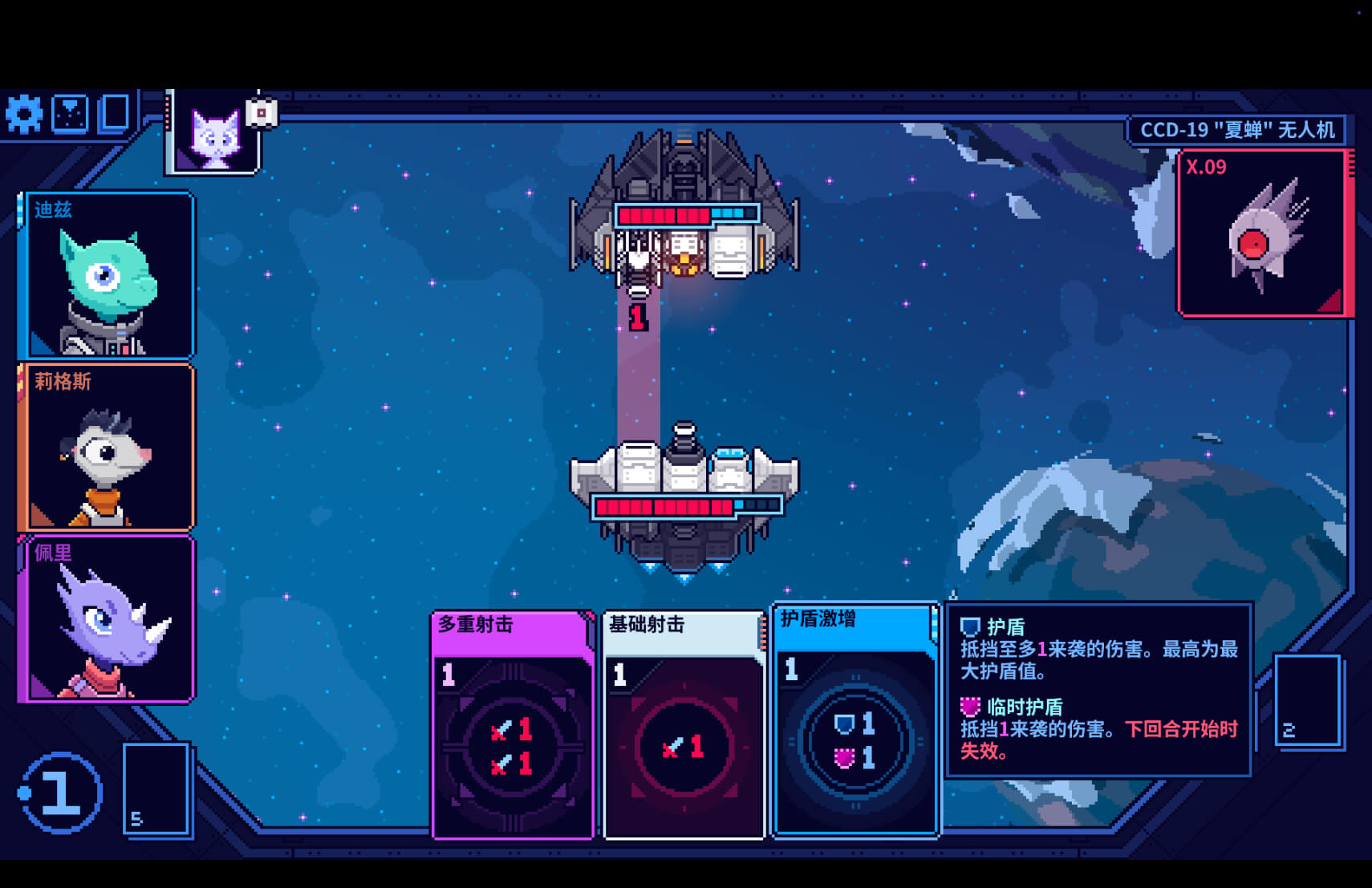Select 佩里 crew portrait
The width and height of the screenshot is (1372, 888).
coord(108,619)
